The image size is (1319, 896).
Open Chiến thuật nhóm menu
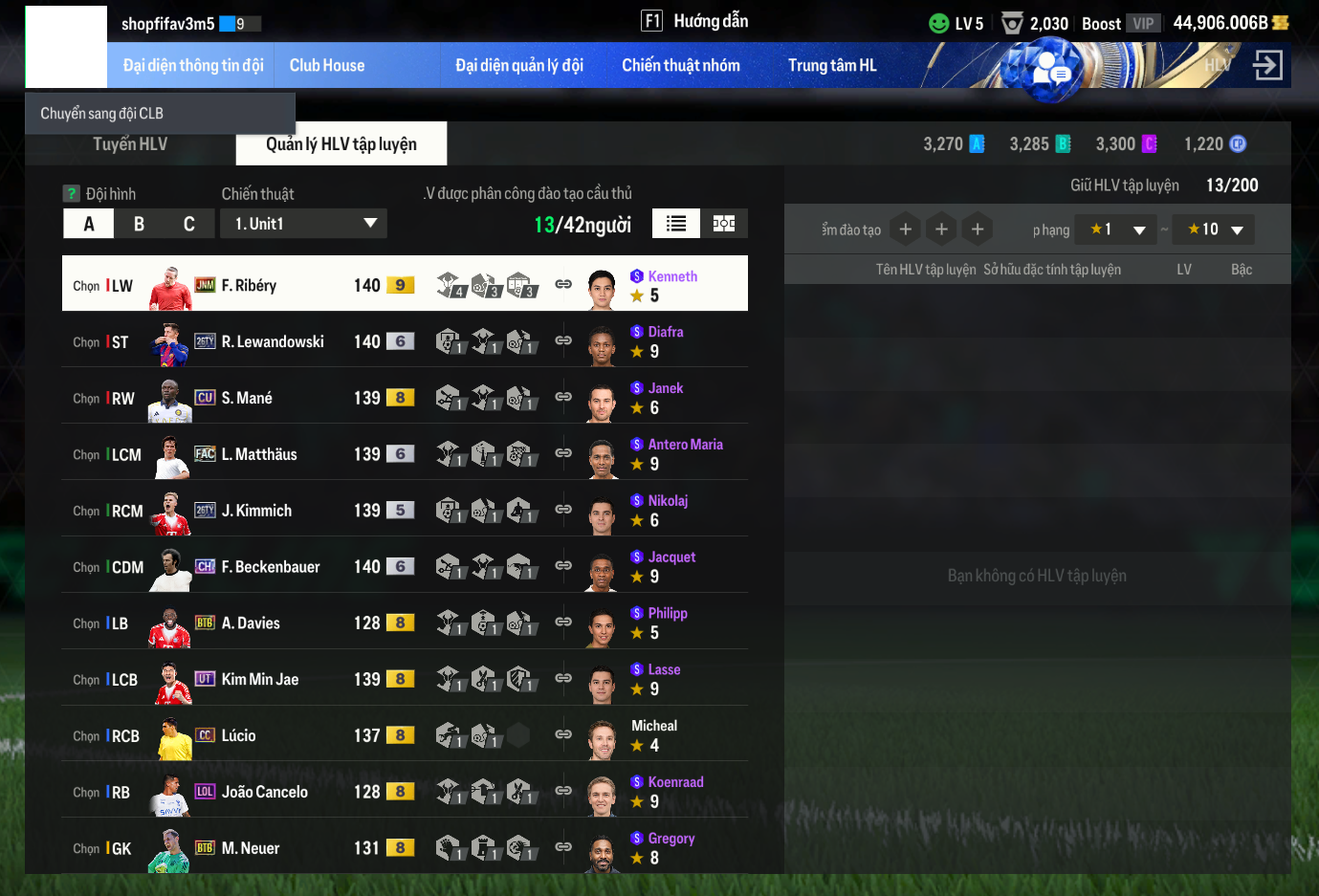click(680, 65)
